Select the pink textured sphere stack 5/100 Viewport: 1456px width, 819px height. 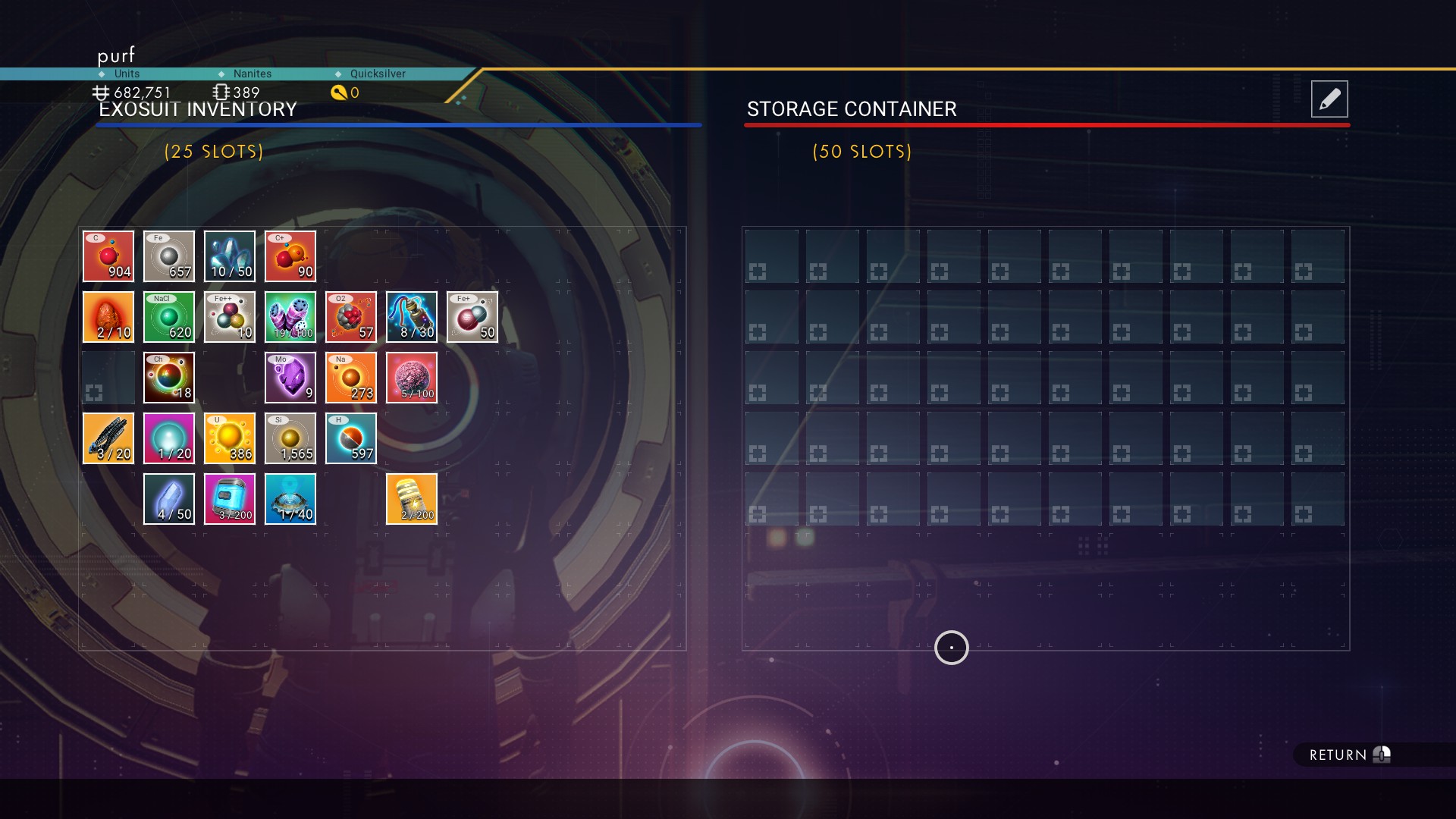pyautogui.click(x=412, y=378)
